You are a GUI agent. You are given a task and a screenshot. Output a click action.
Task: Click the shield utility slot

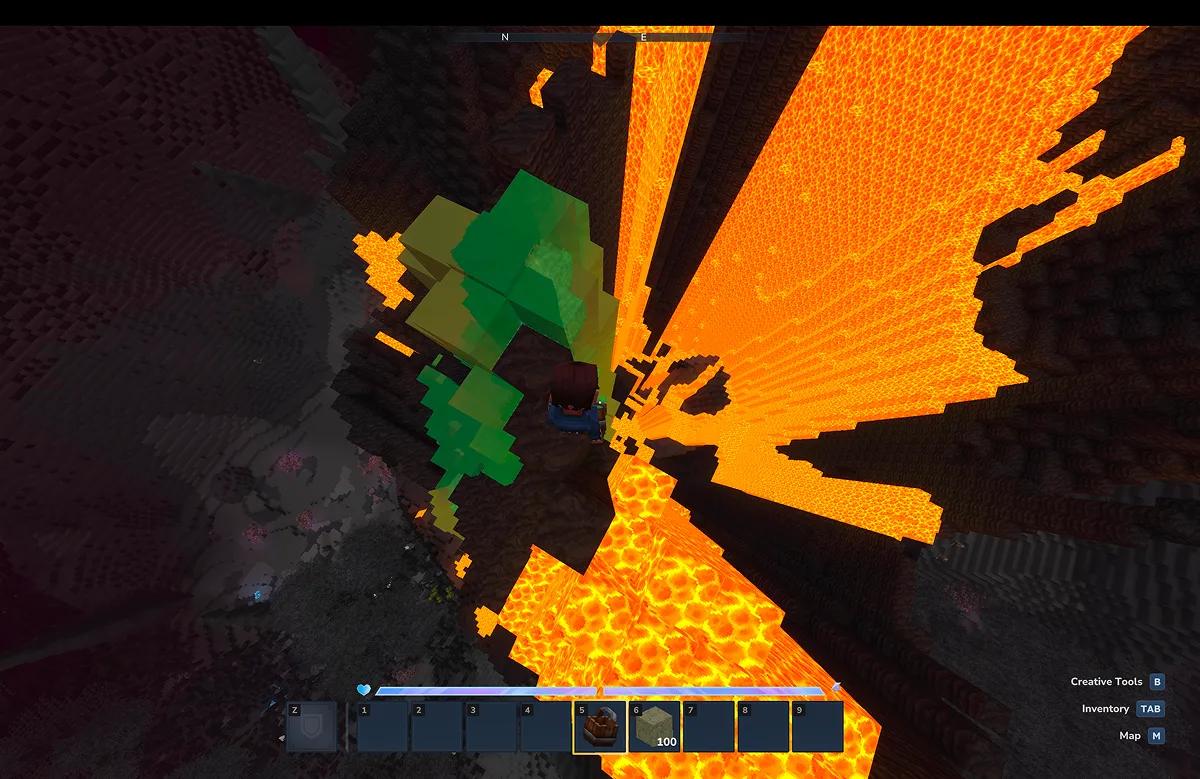coord(311,727)
